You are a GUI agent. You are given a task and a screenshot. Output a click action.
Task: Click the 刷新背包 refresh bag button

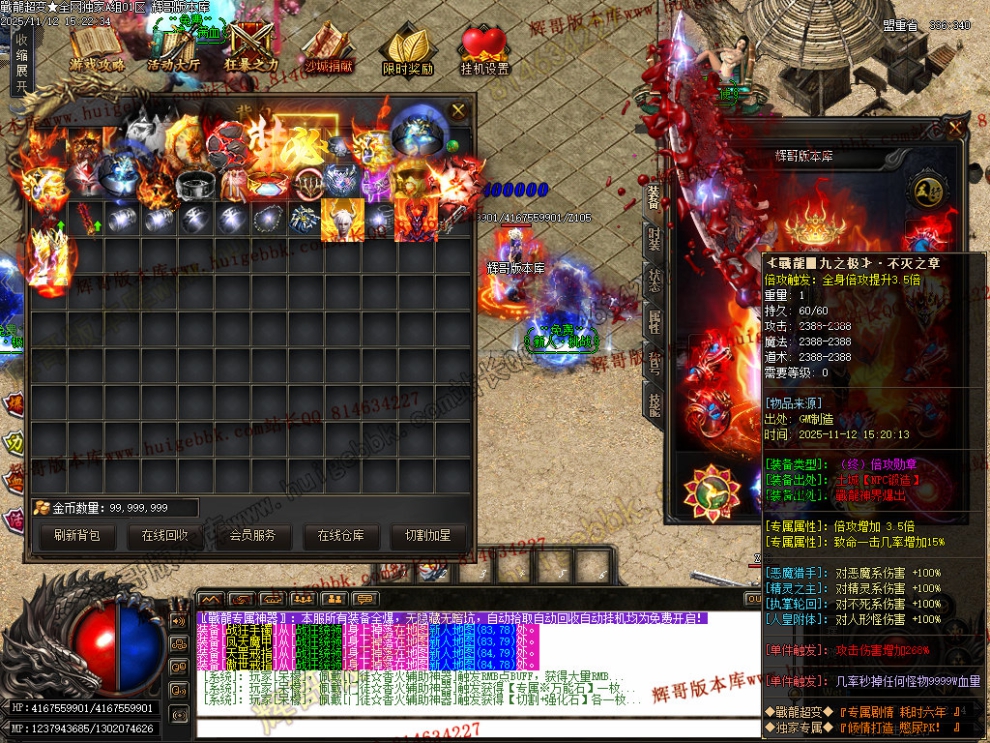77,536
